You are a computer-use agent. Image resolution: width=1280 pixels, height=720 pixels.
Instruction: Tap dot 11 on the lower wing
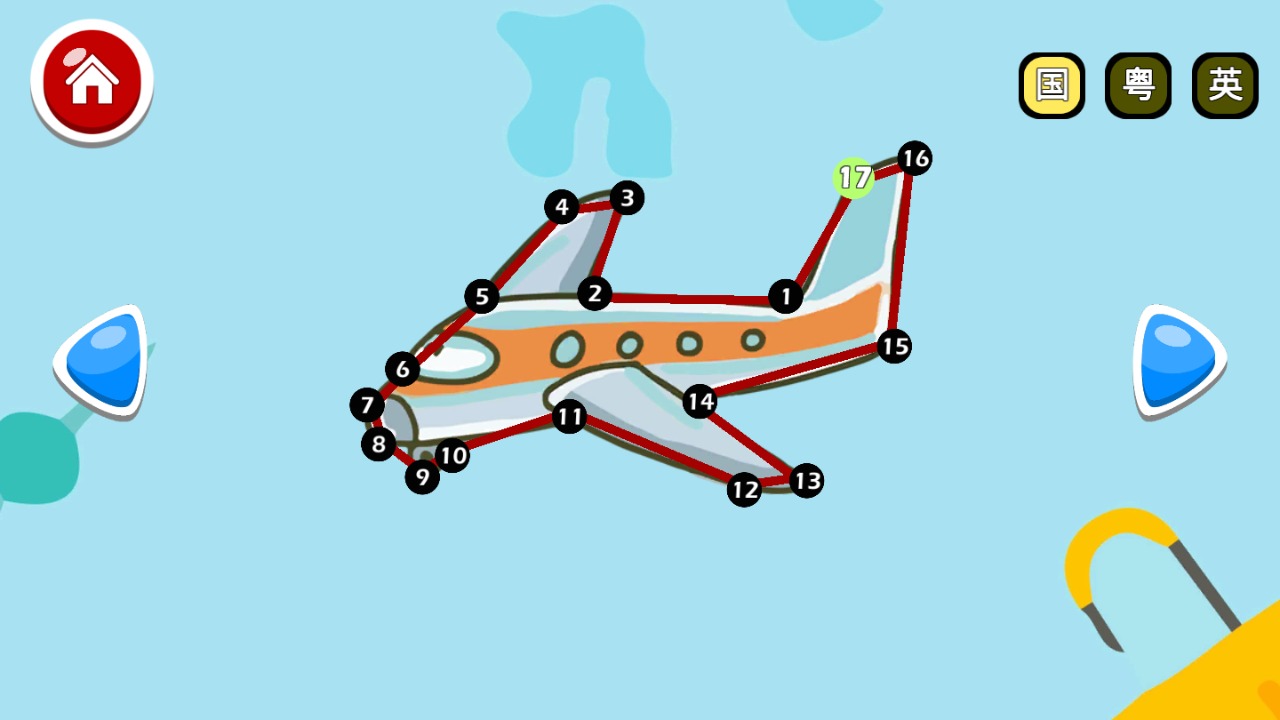569,418
